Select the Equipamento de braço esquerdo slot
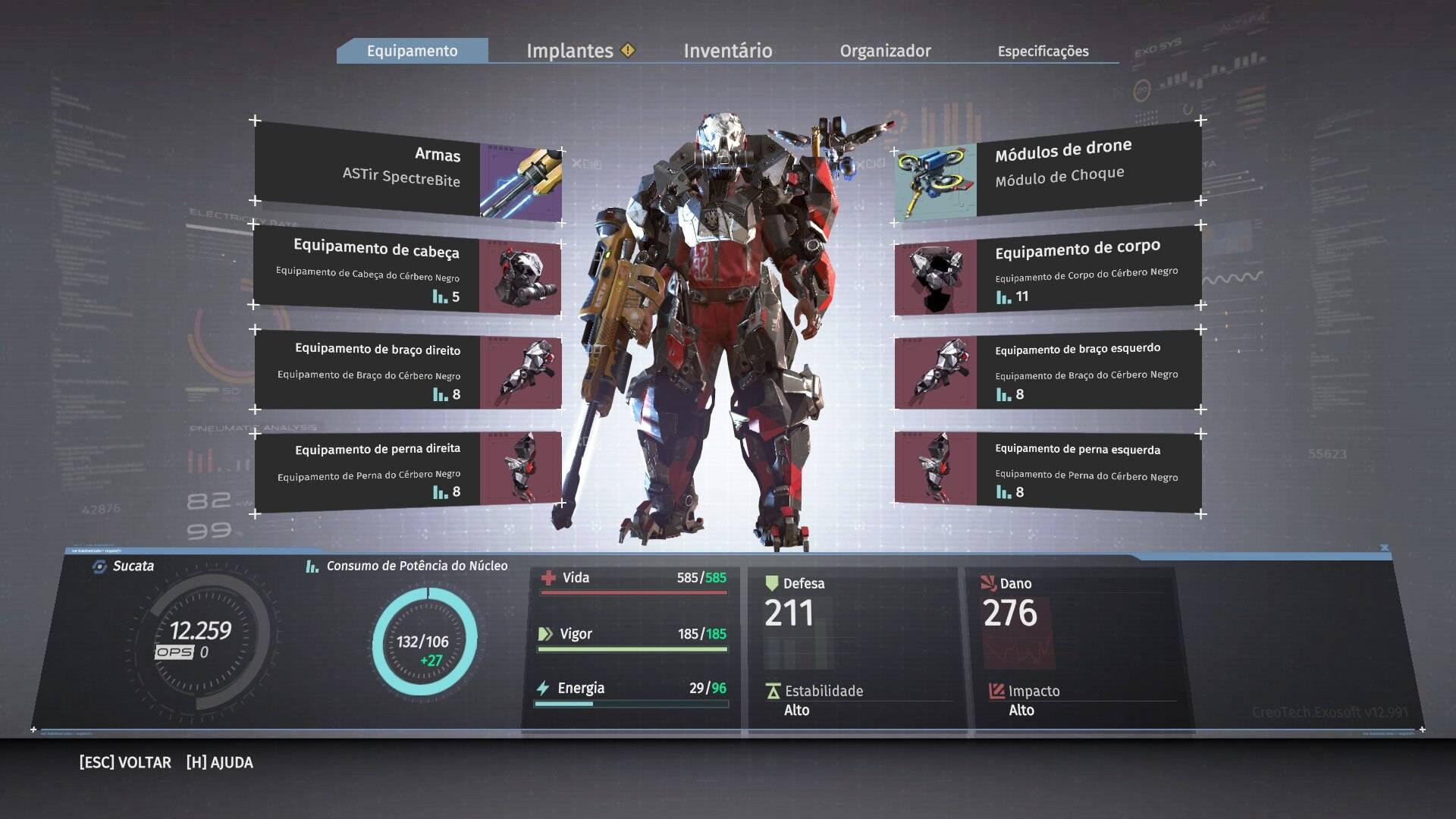1456x819 pixels. 1048,372
